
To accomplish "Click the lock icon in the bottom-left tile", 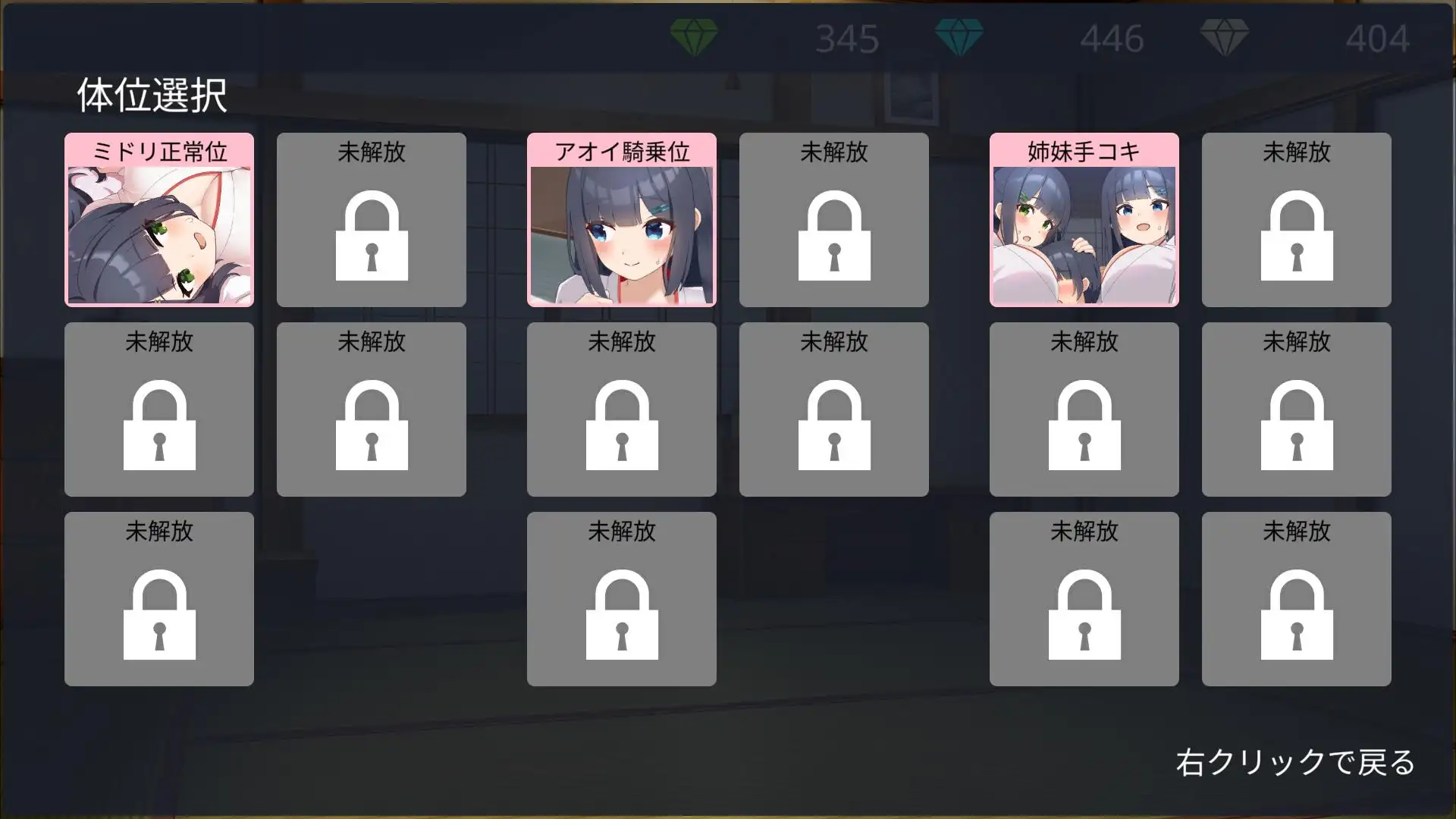I will pos(158,617).
